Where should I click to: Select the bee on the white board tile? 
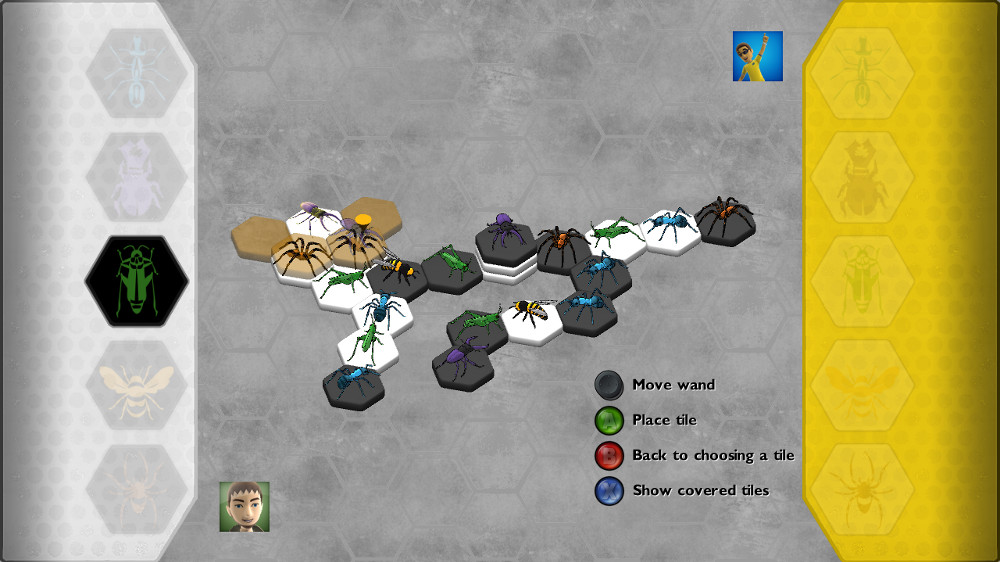[x=531, y=315]
